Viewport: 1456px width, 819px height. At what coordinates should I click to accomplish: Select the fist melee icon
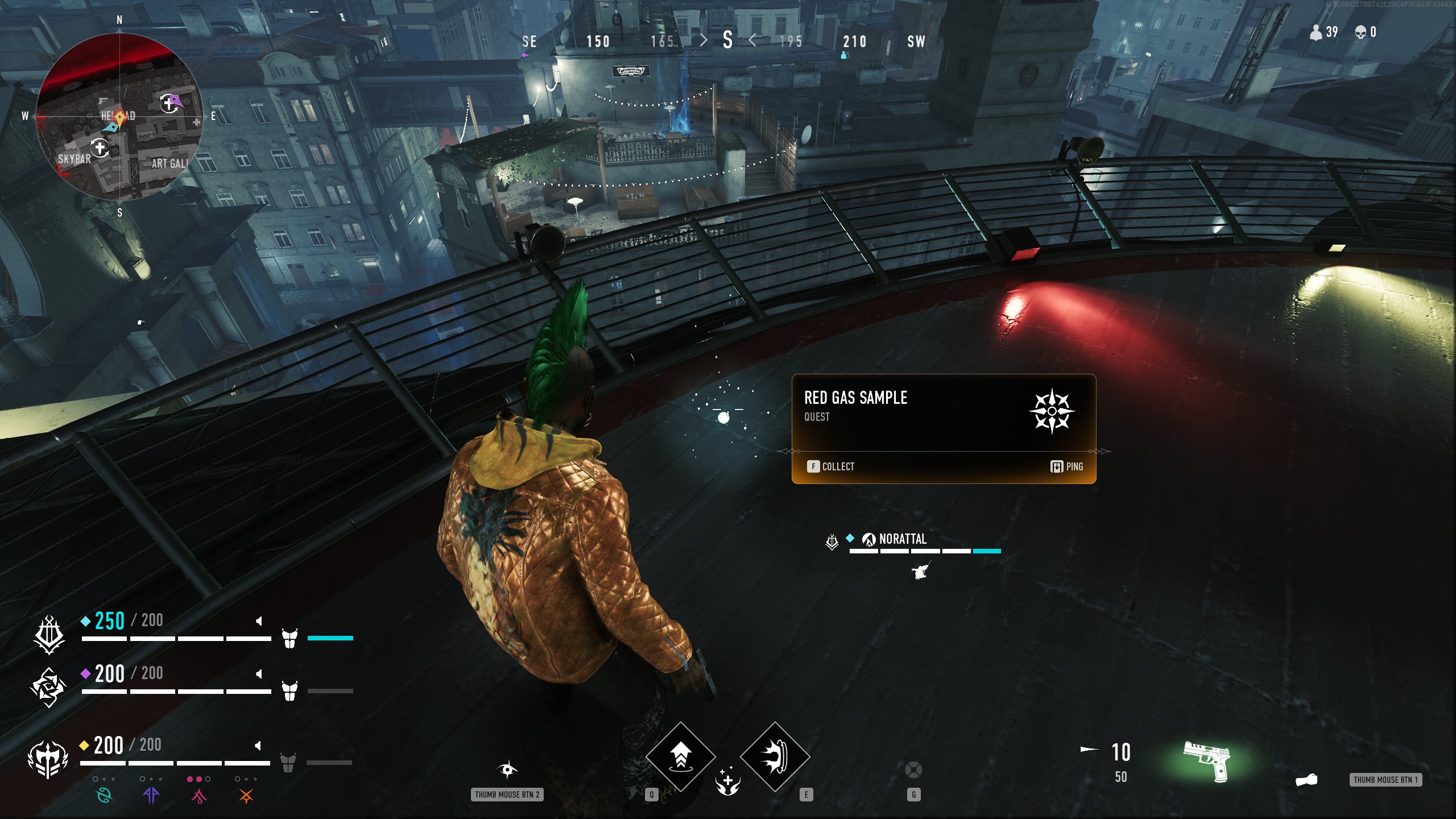(x=1306, y=779)
